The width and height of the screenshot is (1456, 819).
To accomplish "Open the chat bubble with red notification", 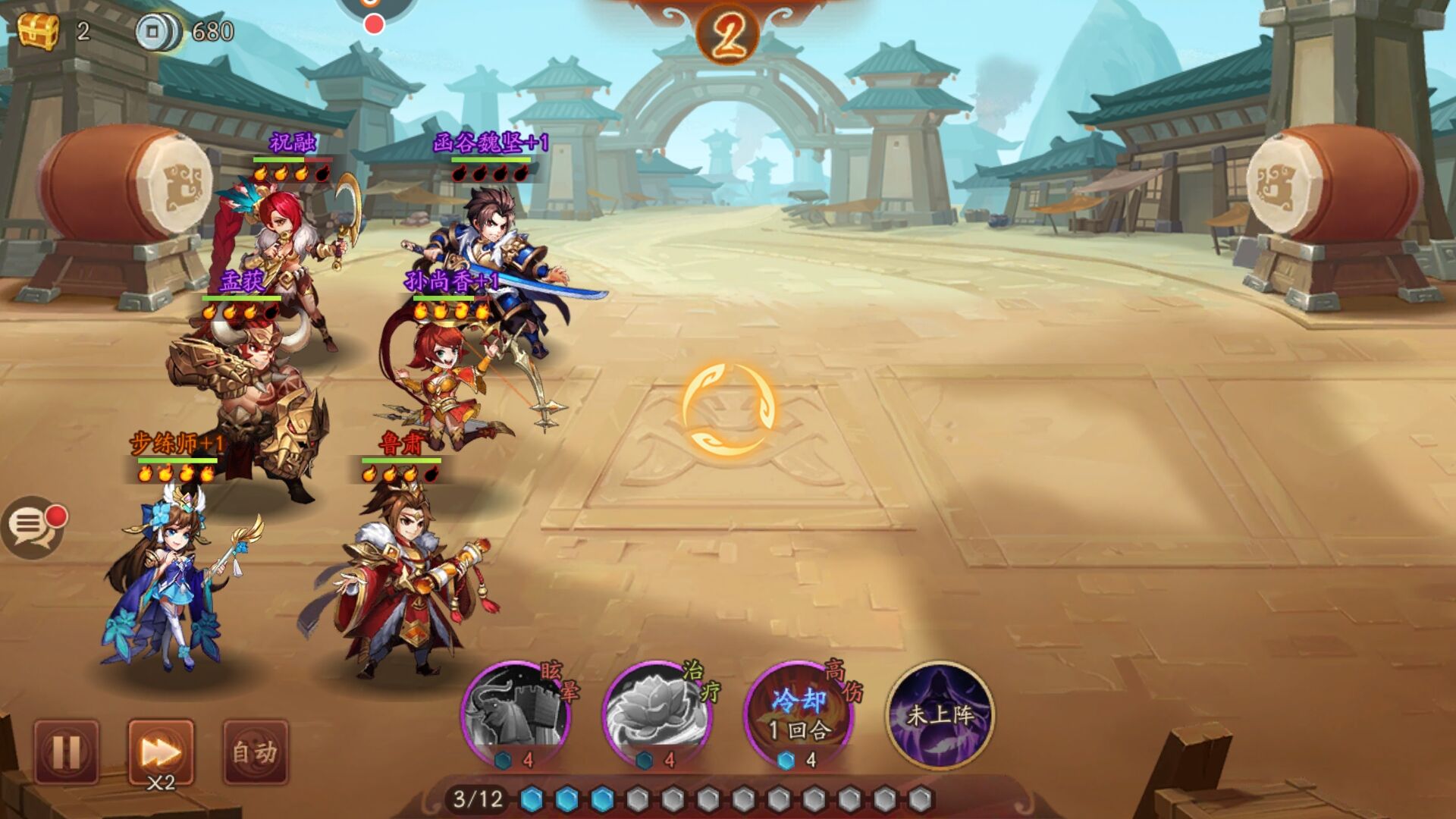I will pos(32,526).
